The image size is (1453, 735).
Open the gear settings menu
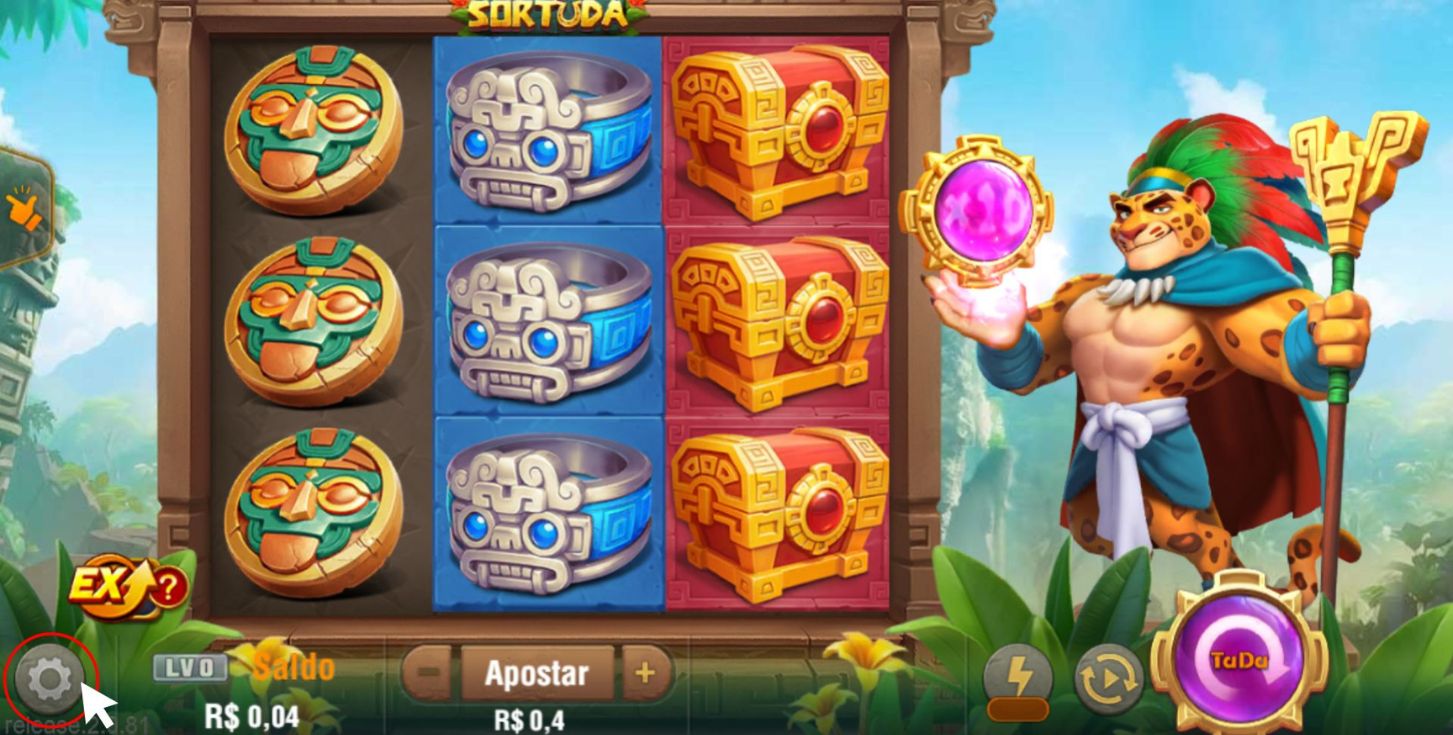(x=50, y=681)
